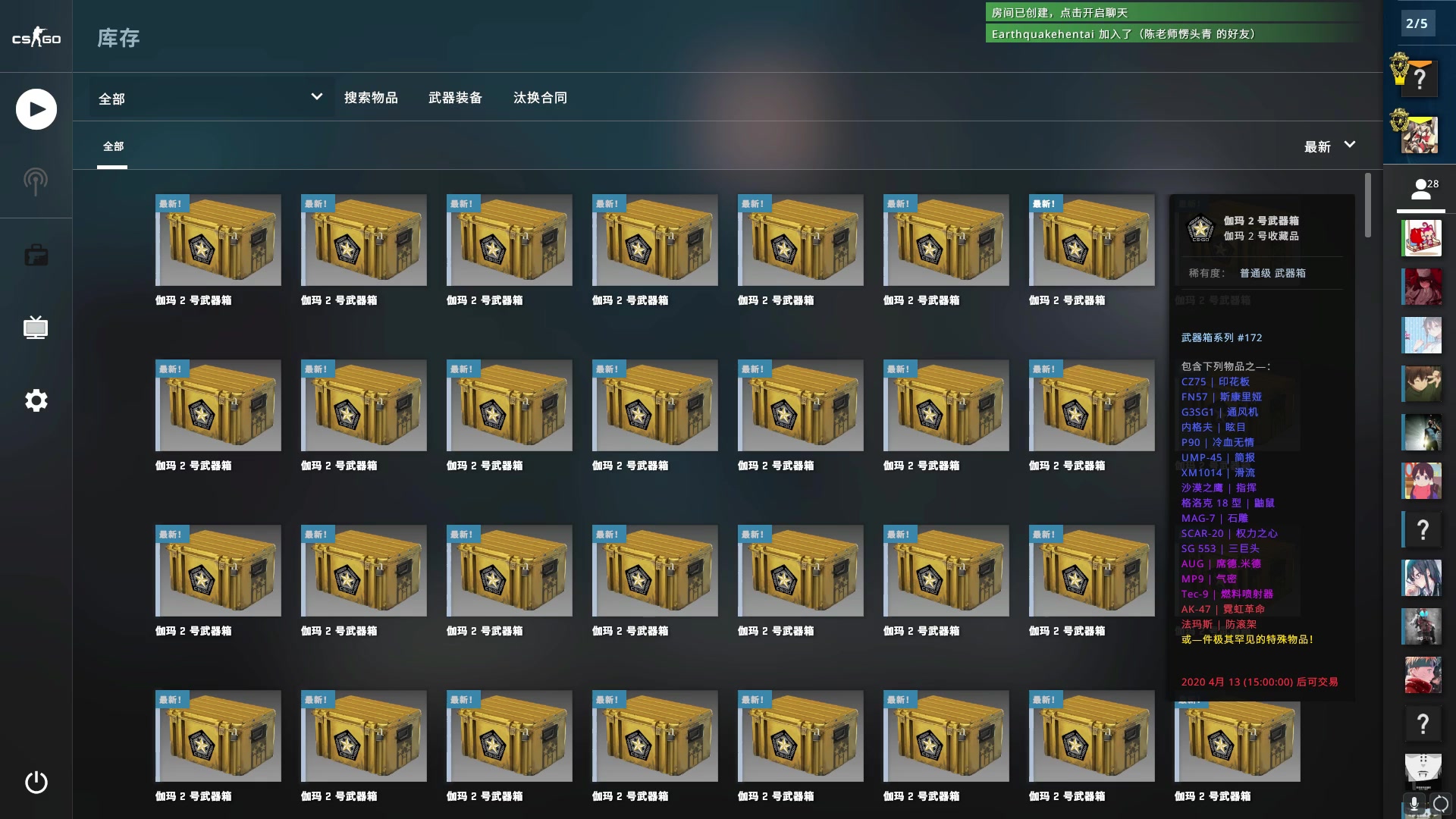Viewport: 1456px width, 819px height.
Task: Select the first 伽玛 2 号武器箱 case
Action: pos(218,241)
